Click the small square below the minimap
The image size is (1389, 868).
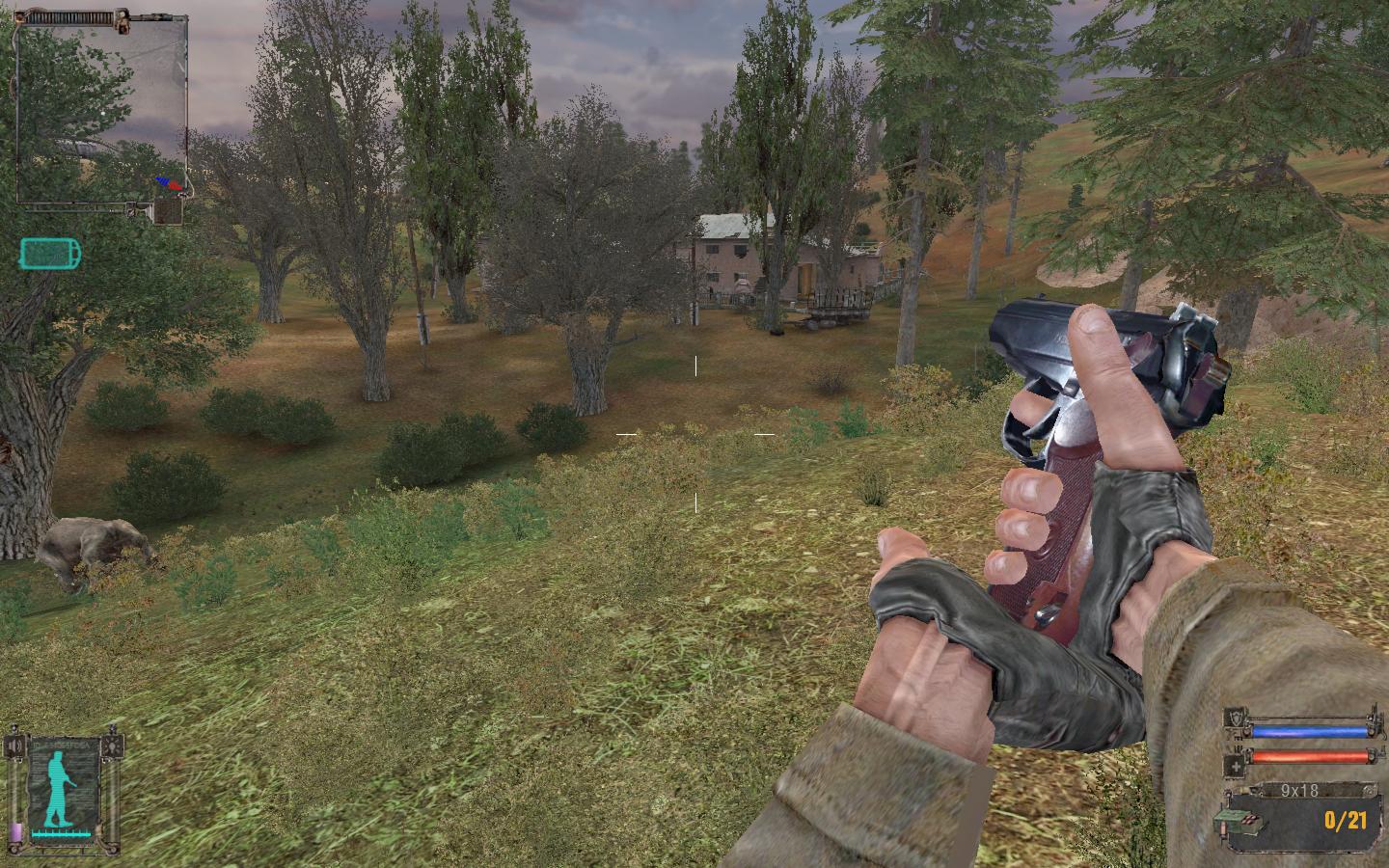point(169,211)
